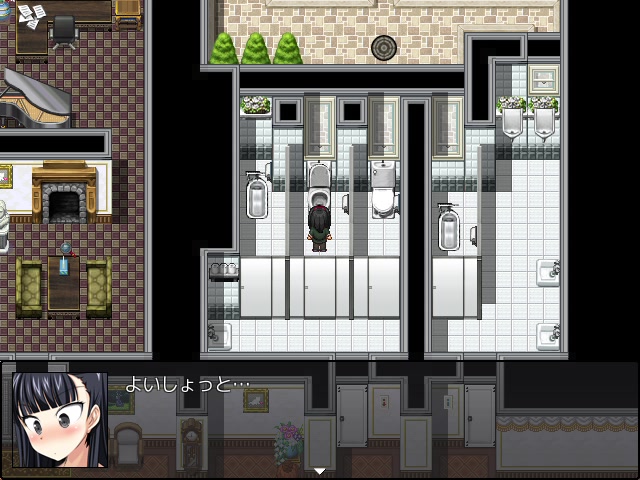This screenshot has width=640, height=480.
Task: Click the dialogue continue arrow
Action: pyautogui.click(x=320, y=470)
